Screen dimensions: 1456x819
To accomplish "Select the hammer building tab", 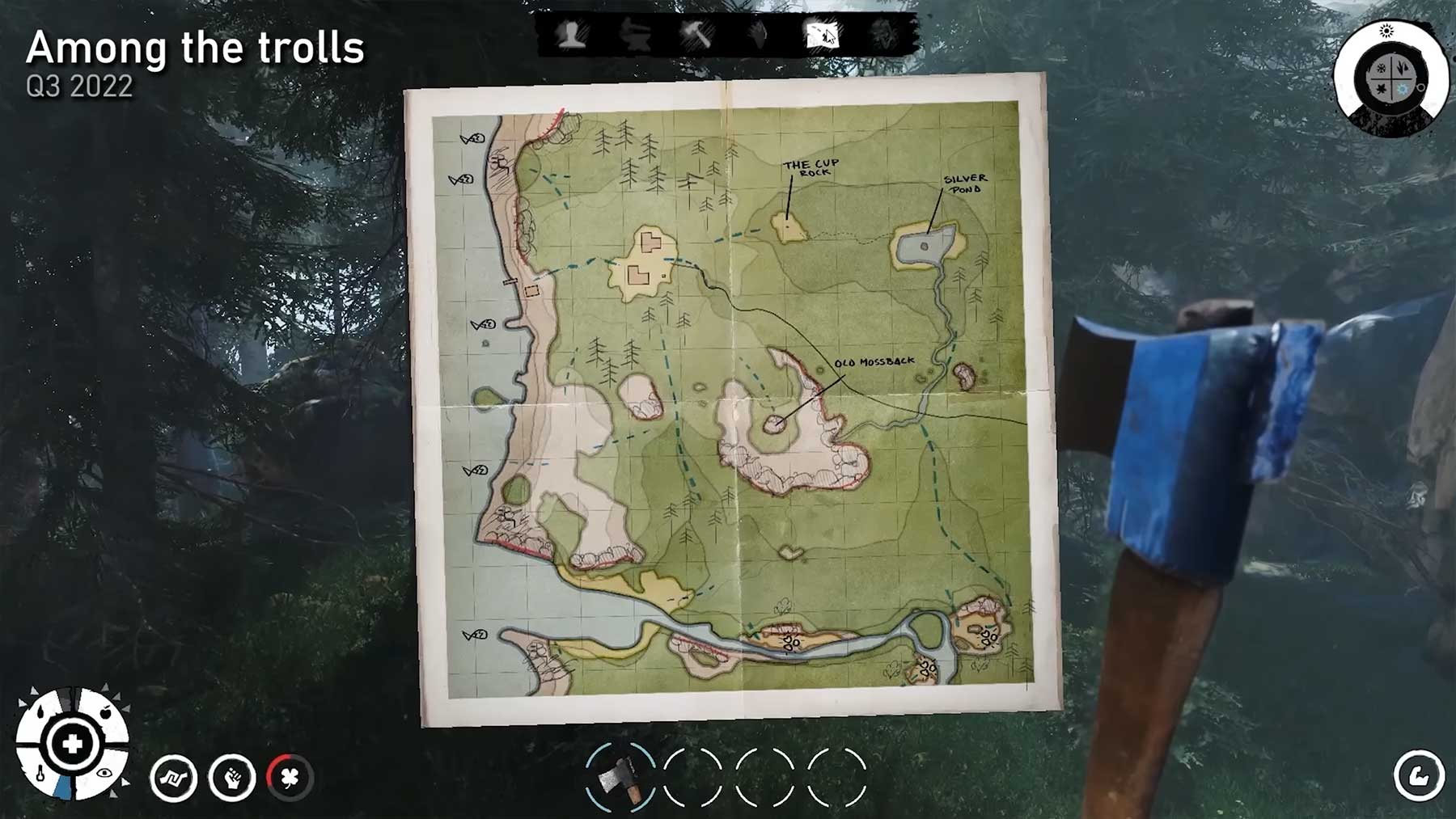I will click(x=696, y=36).
